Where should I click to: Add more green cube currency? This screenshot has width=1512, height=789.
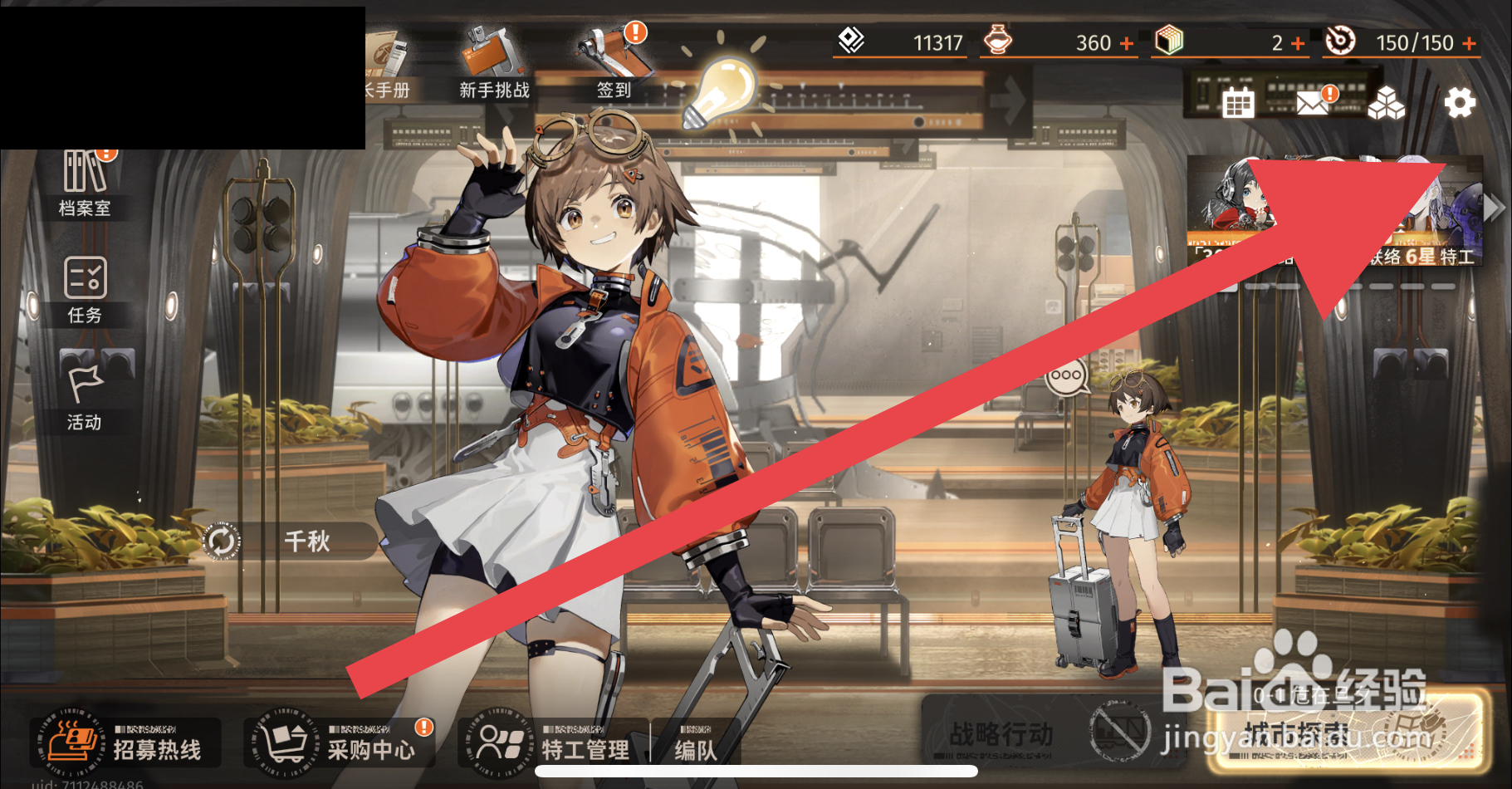click(1298, 43)
